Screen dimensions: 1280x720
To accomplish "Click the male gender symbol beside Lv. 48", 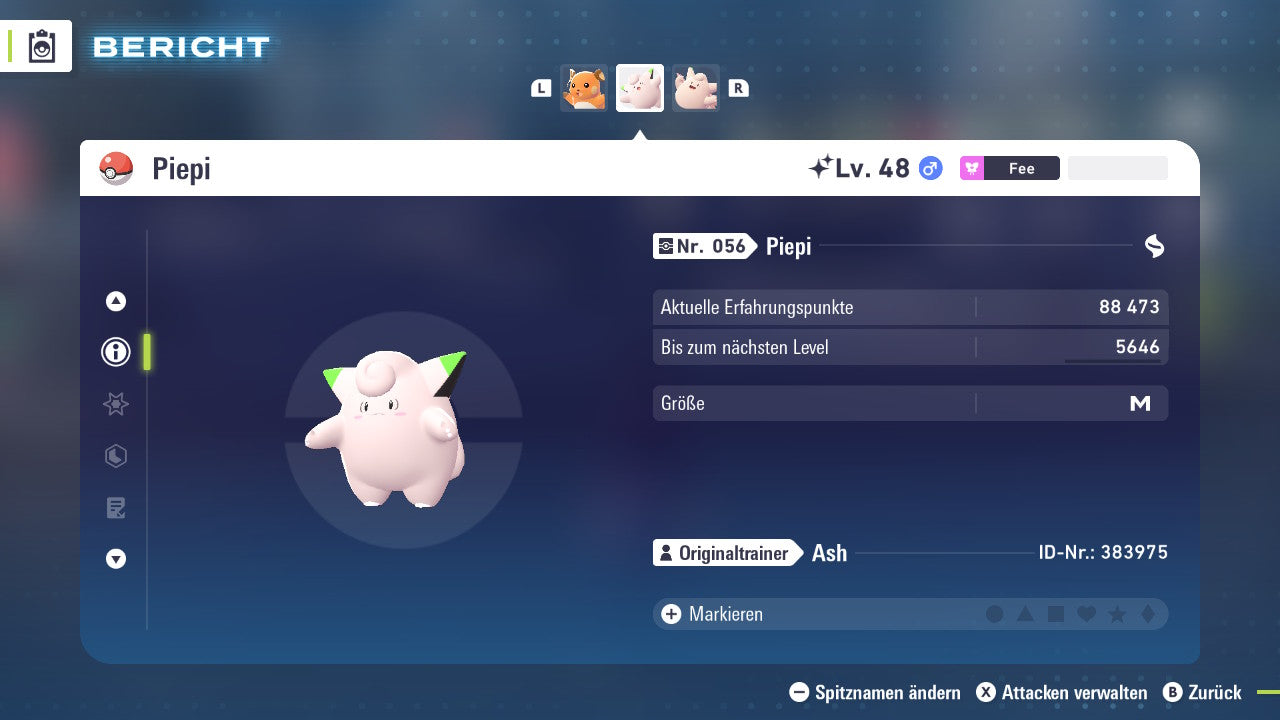I will [930, 168].
